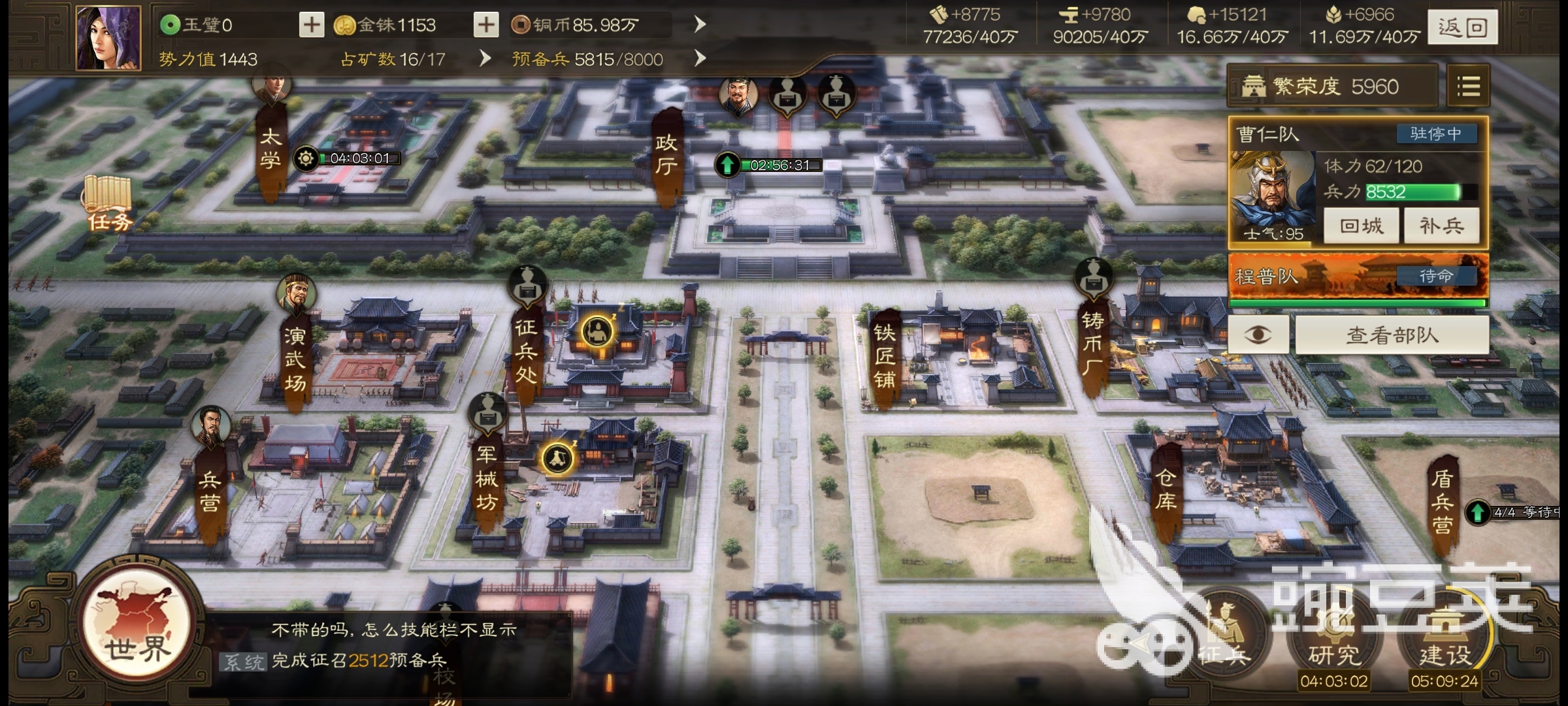Image resolution: width=1568 pixels, height=706 pixels.
Task: Open the 征兵 recruit menu
Action: coord(1224,637)
